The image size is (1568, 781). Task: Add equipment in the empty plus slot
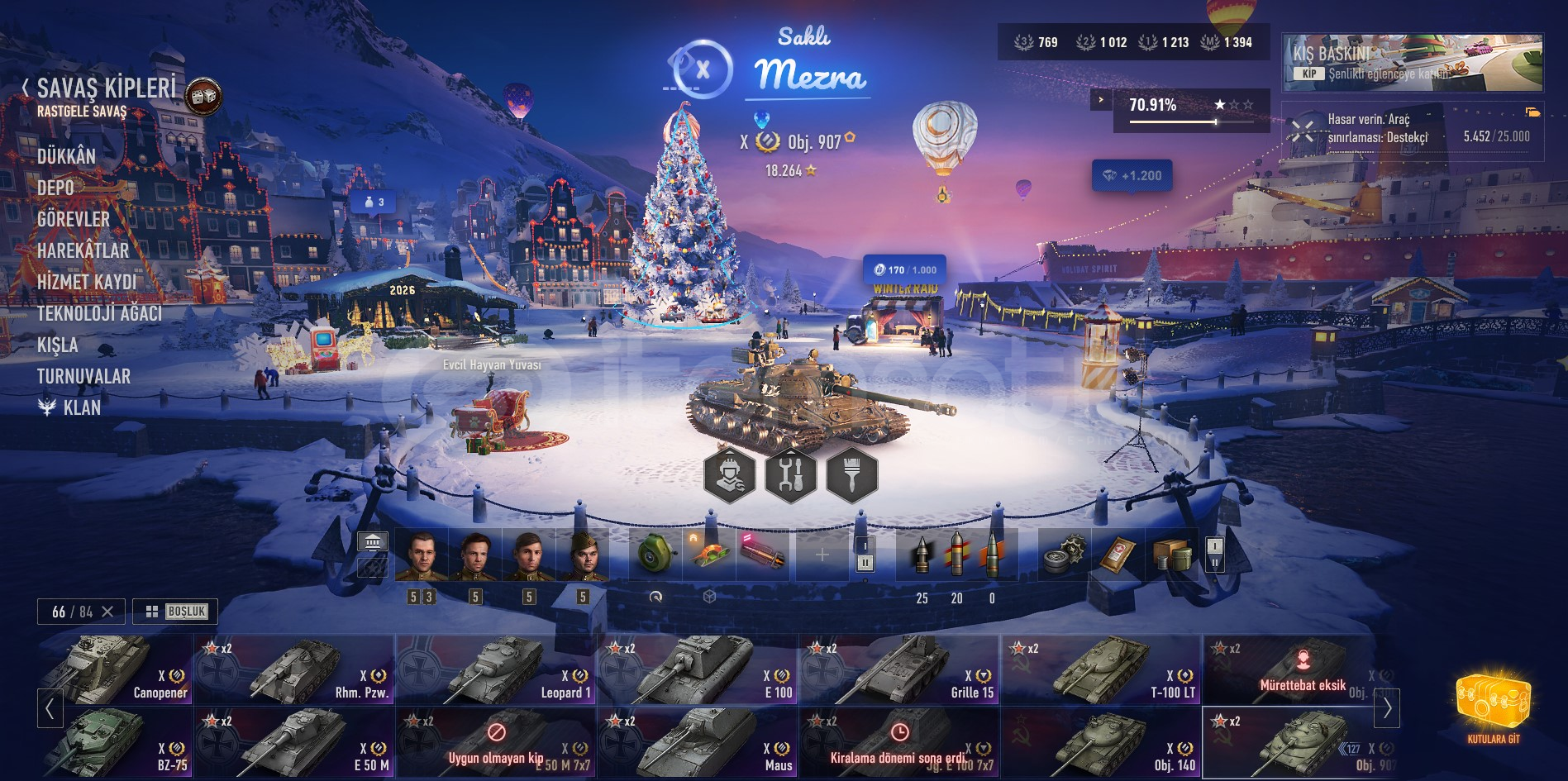[x=822, y=555]
